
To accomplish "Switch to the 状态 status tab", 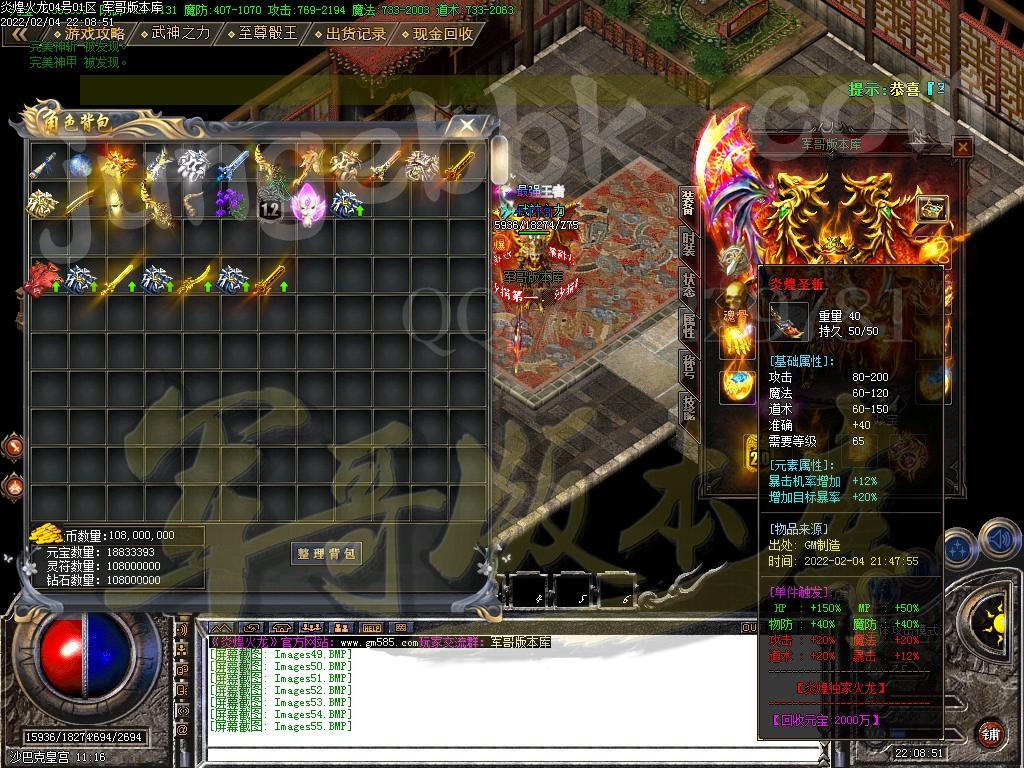I will click(x=688, y=283).
